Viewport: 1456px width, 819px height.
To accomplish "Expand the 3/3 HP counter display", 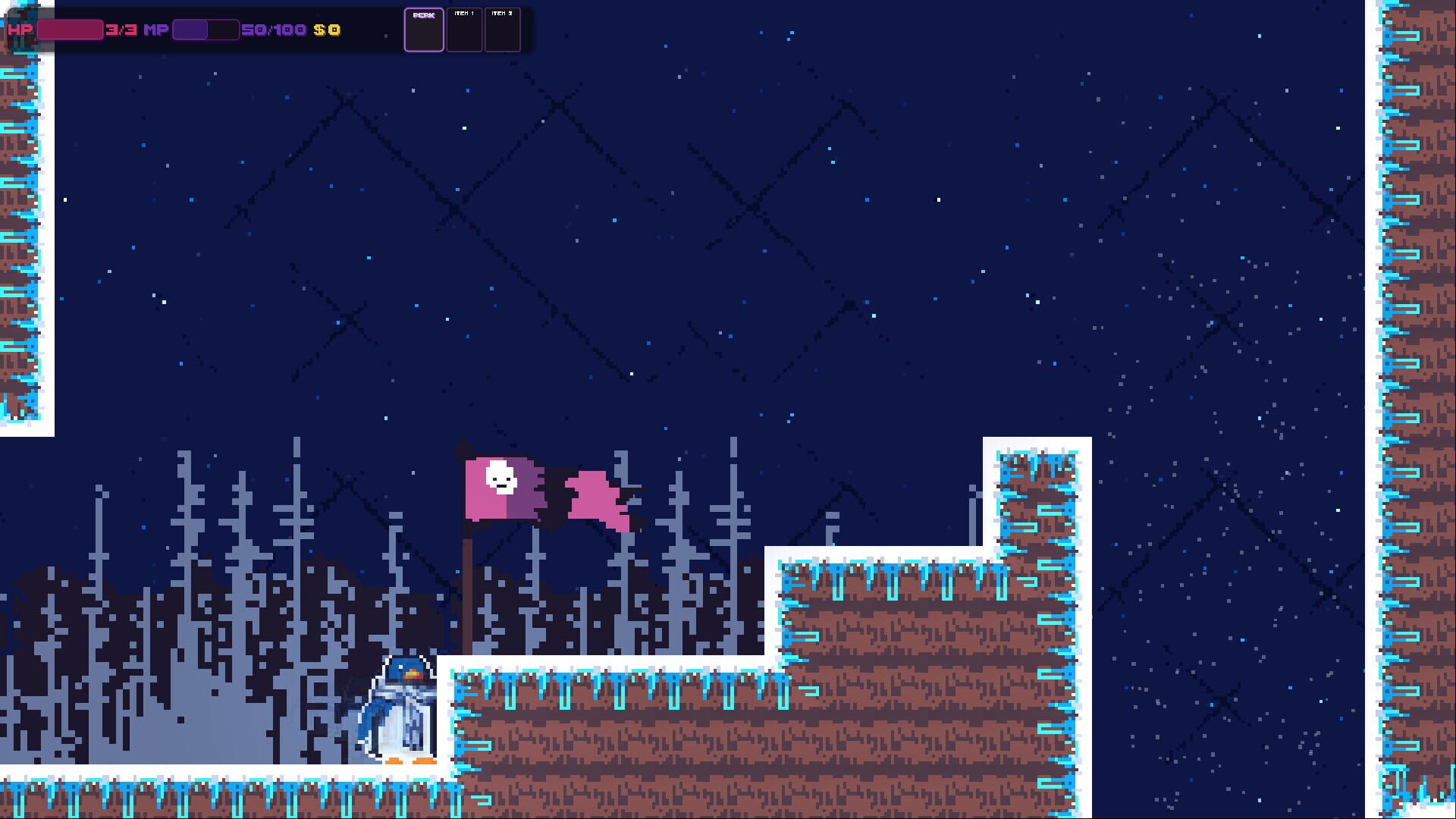I will (121, 31).
